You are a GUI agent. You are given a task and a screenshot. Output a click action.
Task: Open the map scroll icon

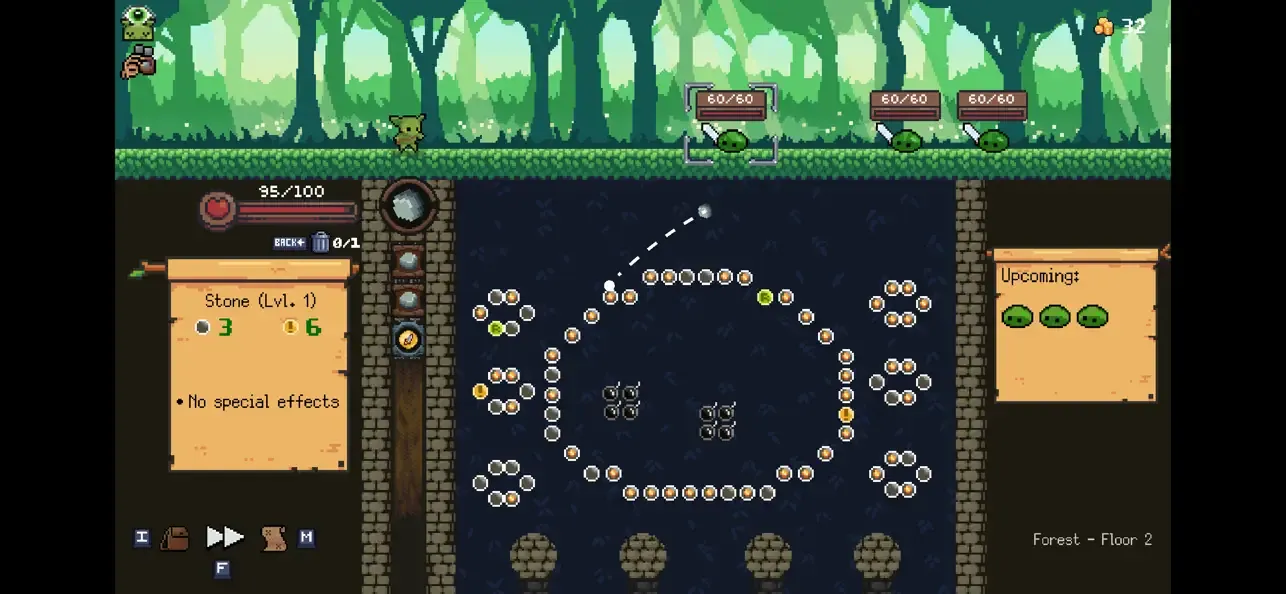pyautogui.click(x=273, y=539)
